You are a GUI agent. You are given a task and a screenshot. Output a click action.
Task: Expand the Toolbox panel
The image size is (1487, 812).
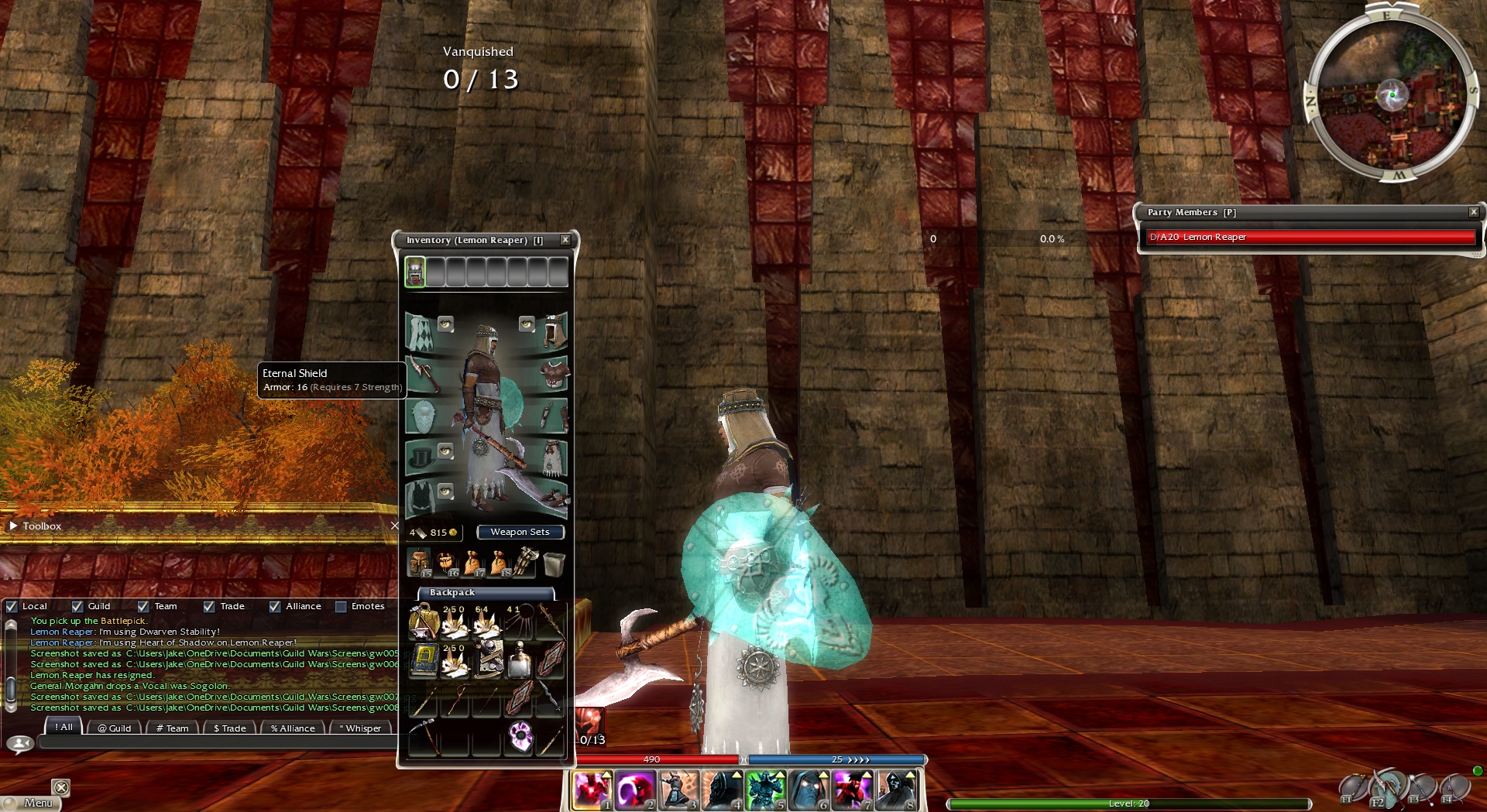pyautogui.click(x=13, y=526)
